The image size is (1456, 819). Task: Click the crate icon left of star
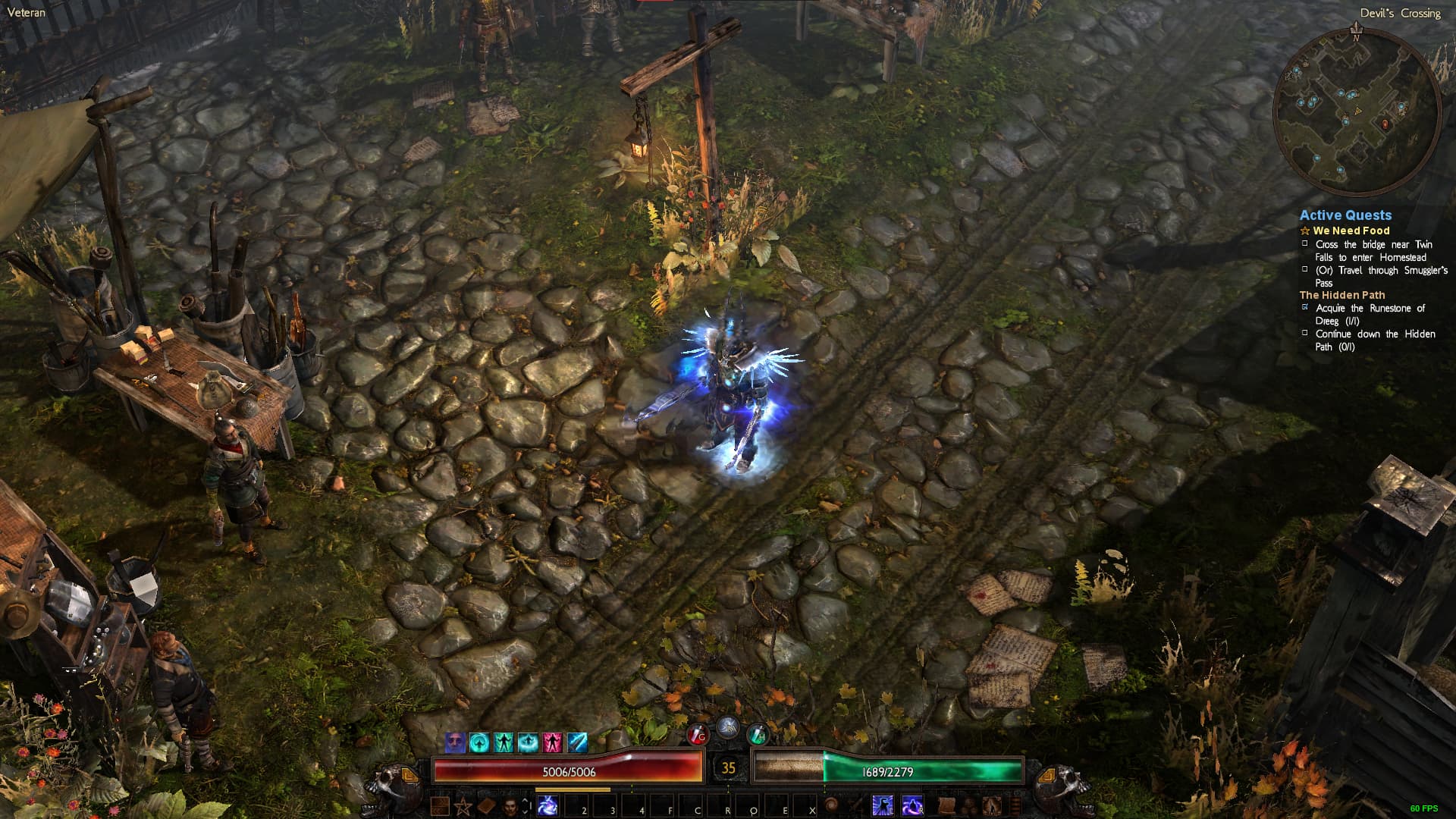pos(440,805)
